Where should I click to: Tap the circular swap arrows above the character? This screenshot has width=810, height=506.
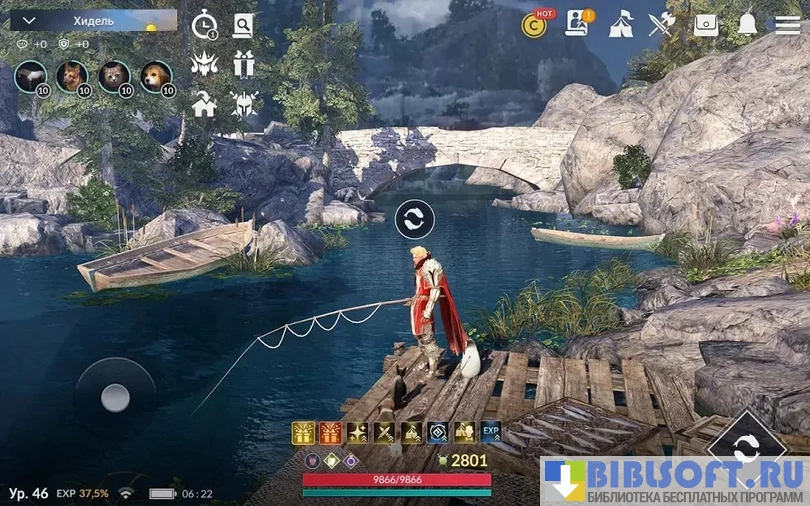click(x=414, y=219)
